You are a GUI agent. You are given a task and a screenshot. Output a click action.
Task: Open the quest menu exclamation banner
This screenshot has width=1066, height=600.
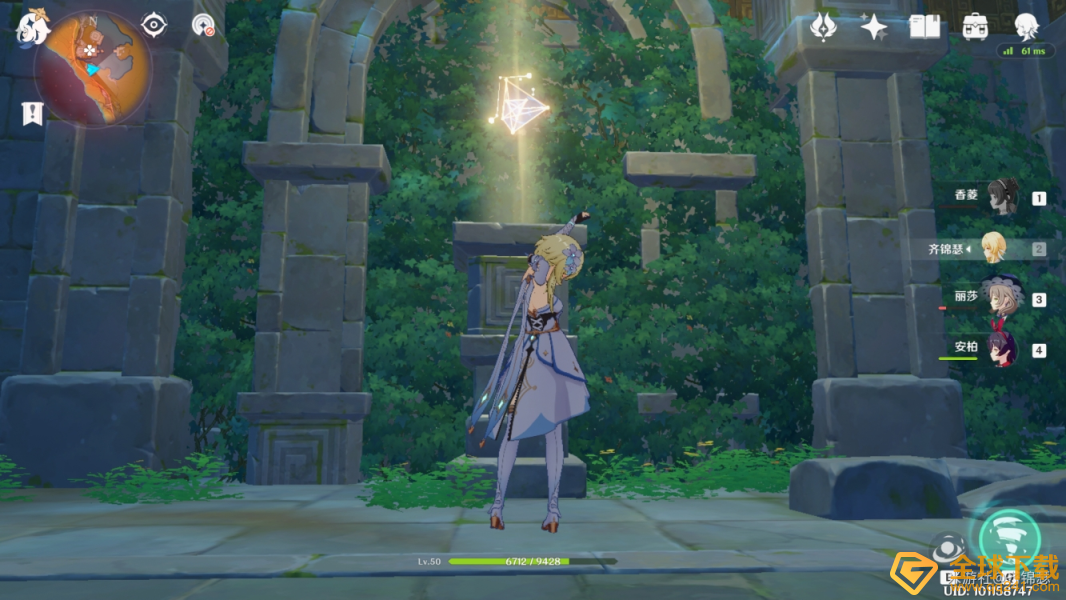click(x=31, y=113)
